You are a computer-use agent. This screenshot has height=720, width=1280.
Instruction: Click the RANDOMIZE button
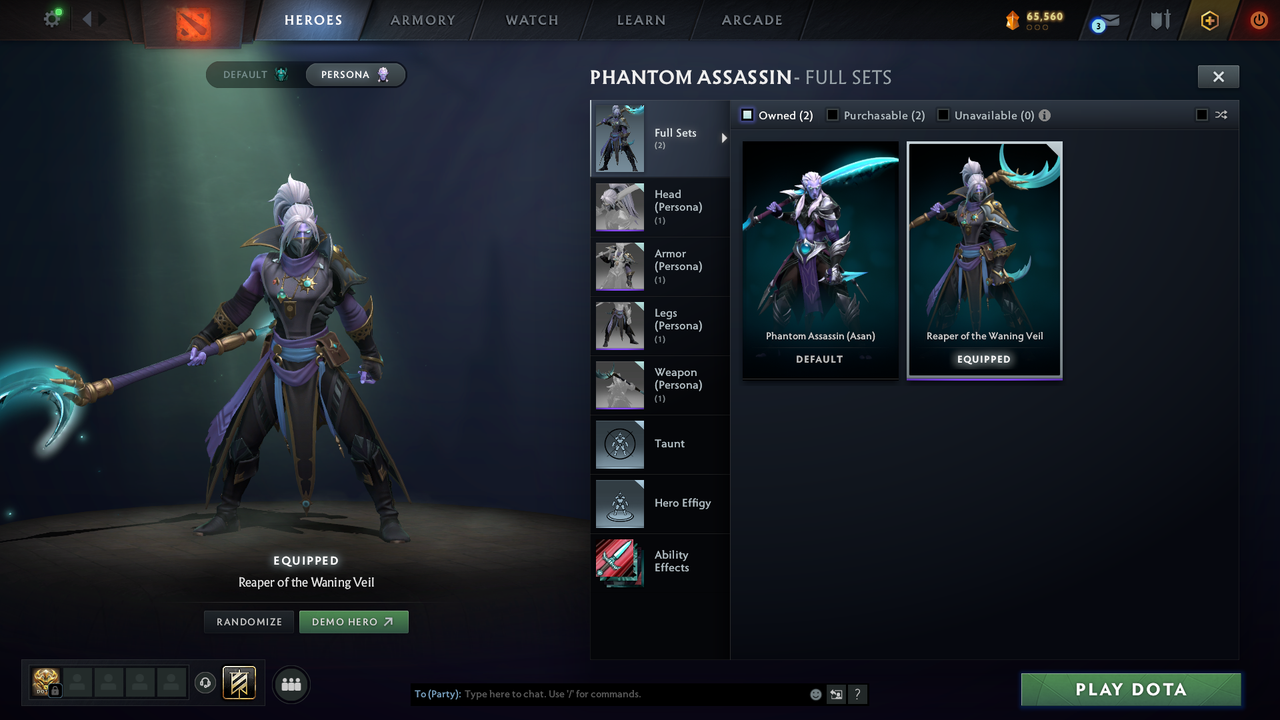pos(248,621)
